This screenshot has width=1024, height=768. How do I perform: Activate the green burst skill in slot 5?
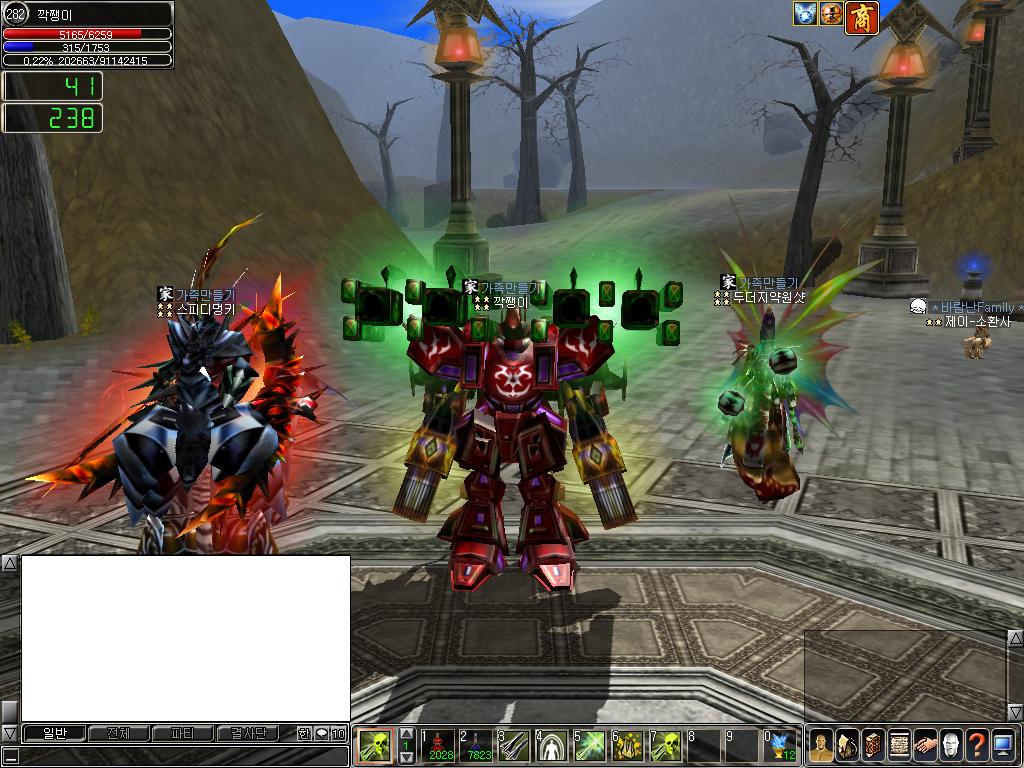point(590,746)
